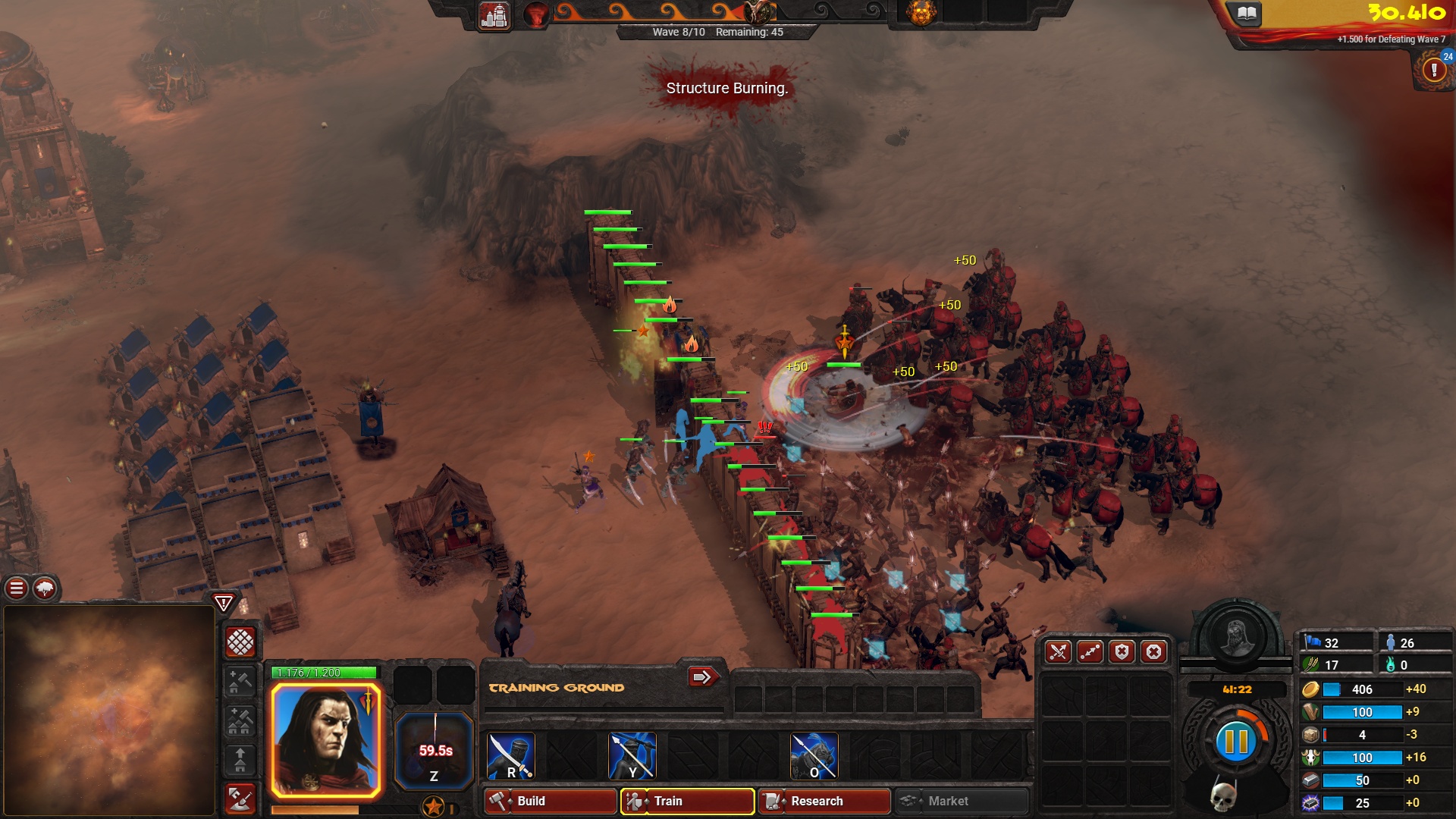Select the hero portrait with 1.176 health
Viewport: 1456px width, 819px height.
325,732
